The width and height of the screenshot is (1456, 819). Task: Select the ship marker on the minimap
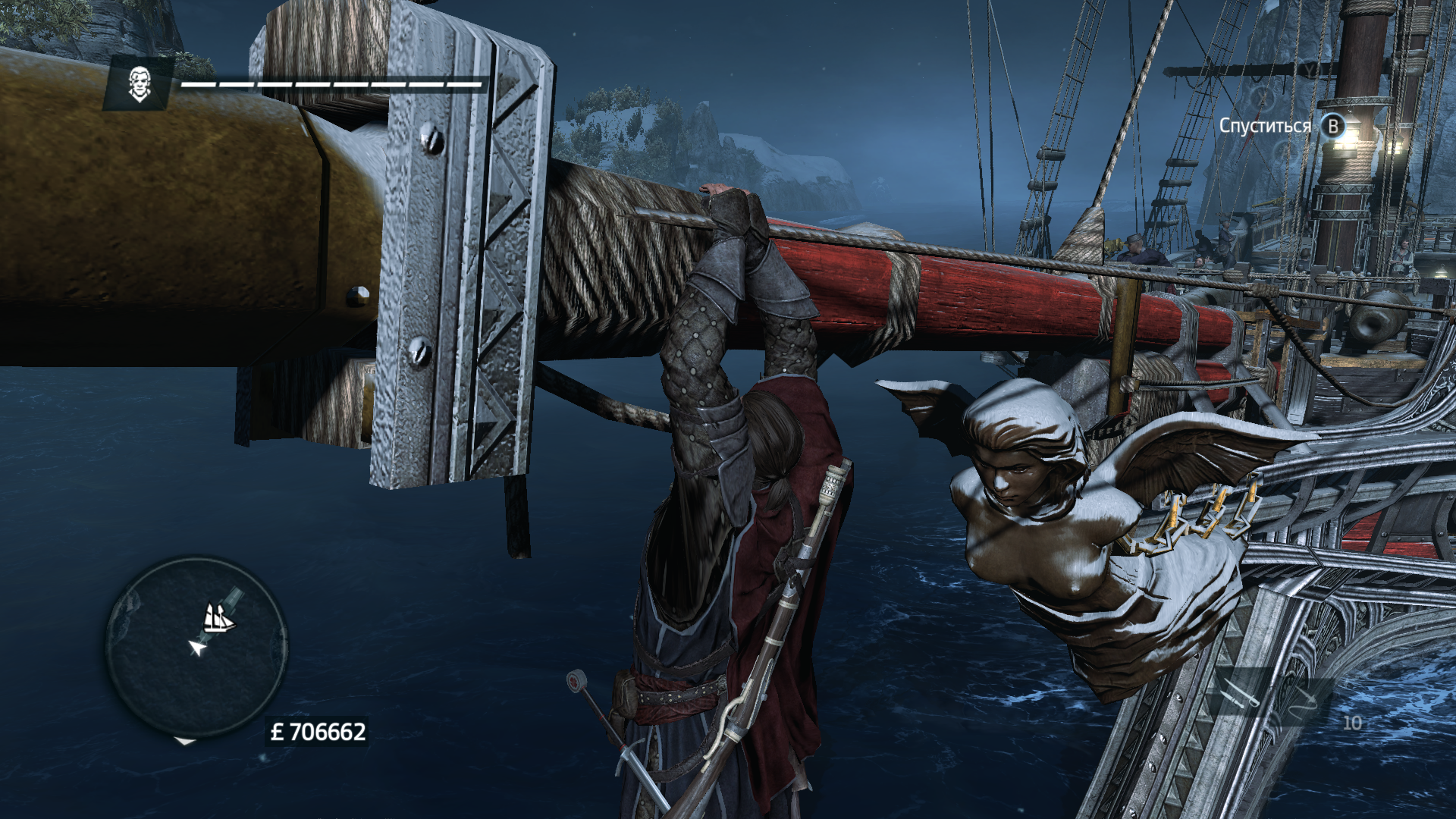(x=219, y=618)
